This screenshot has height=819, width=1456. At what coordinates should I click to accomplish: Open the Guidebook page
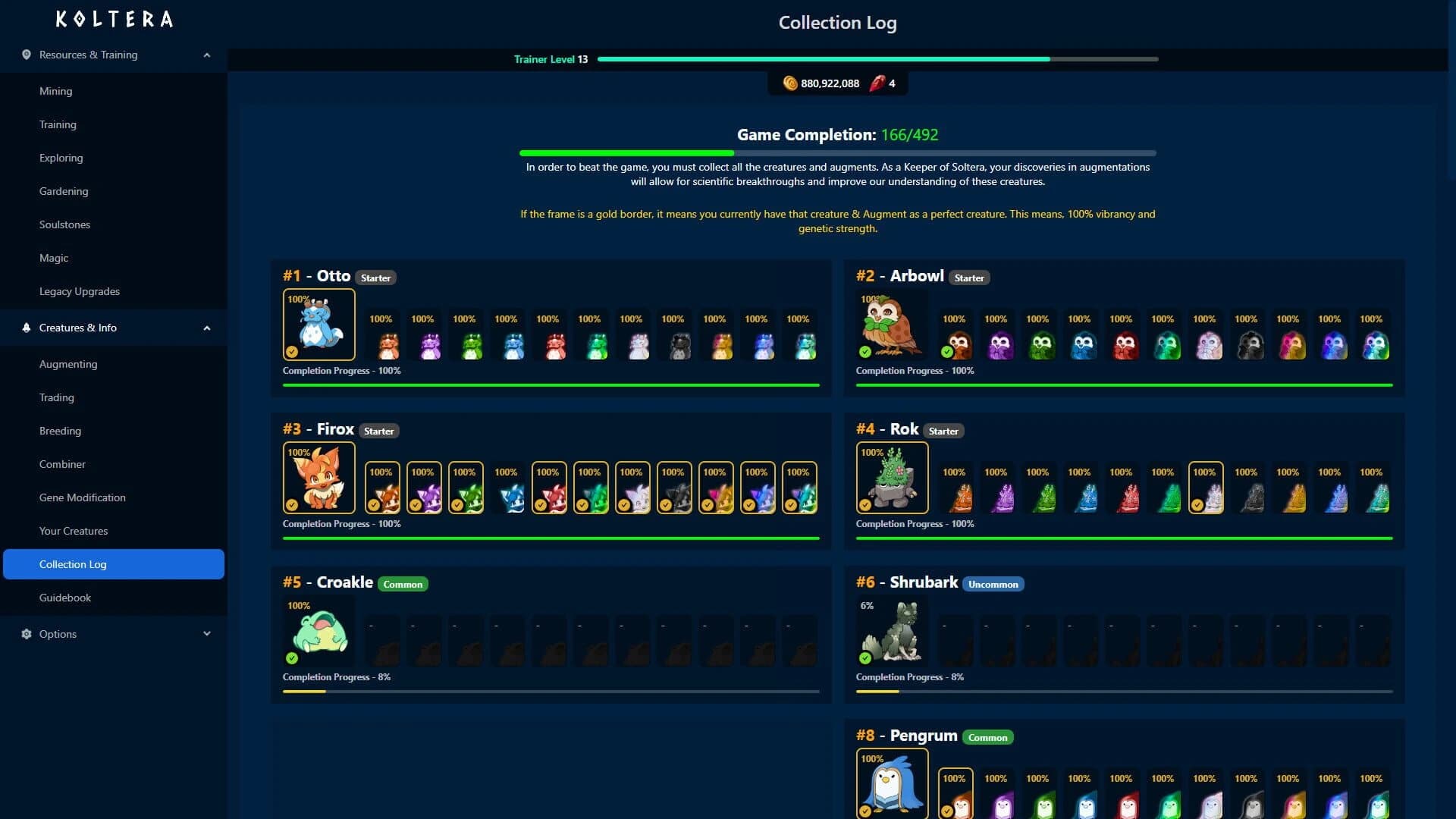click(x=65, y=598)
